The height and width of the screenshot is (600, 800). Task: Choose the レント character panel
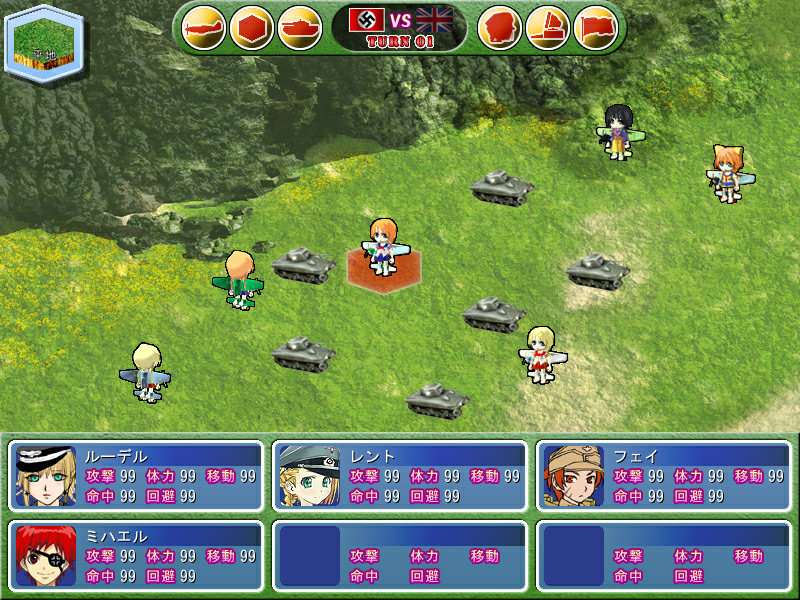(399, 476)
